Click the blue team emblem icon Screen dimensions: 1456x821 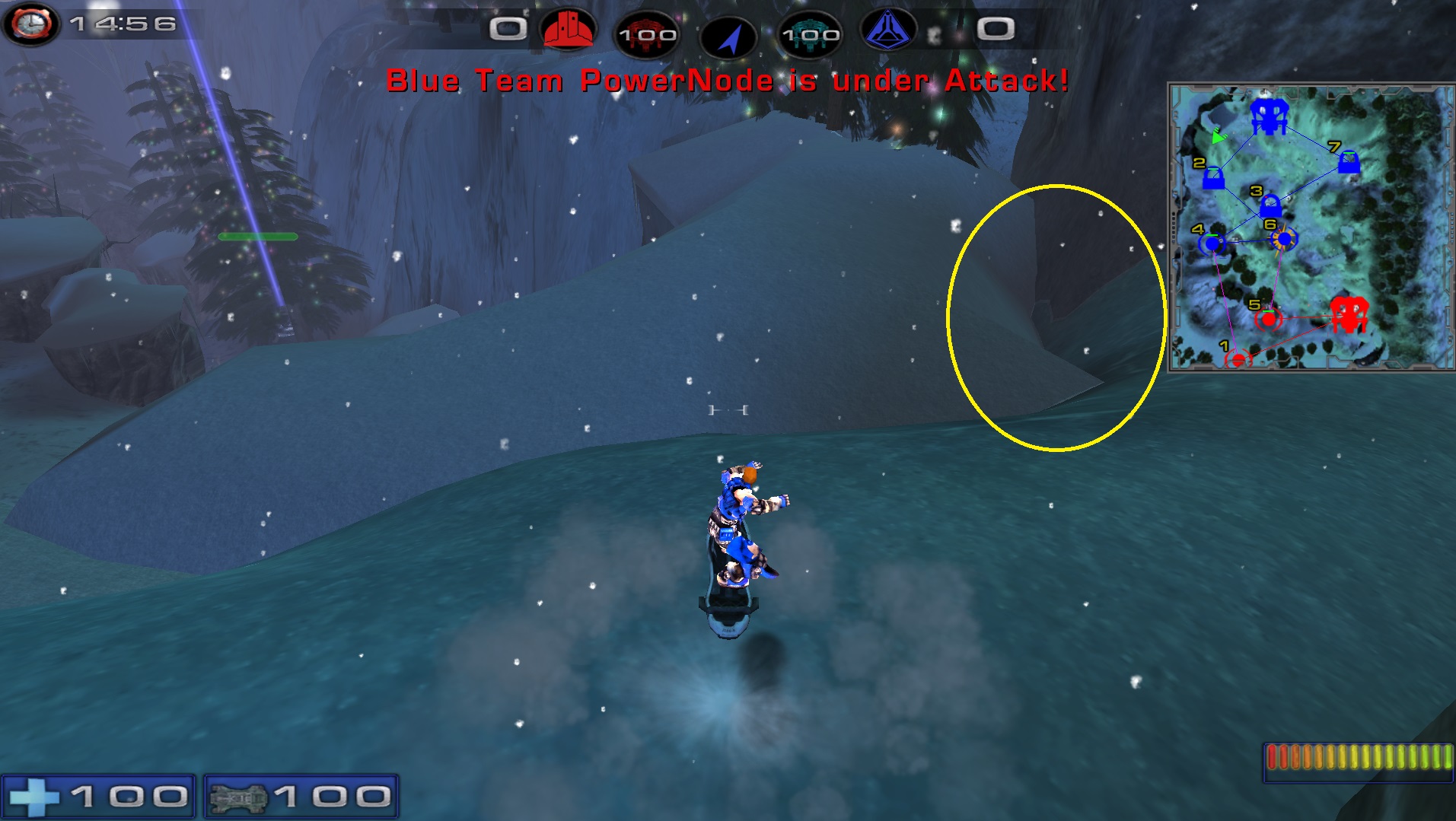[888, 30]
